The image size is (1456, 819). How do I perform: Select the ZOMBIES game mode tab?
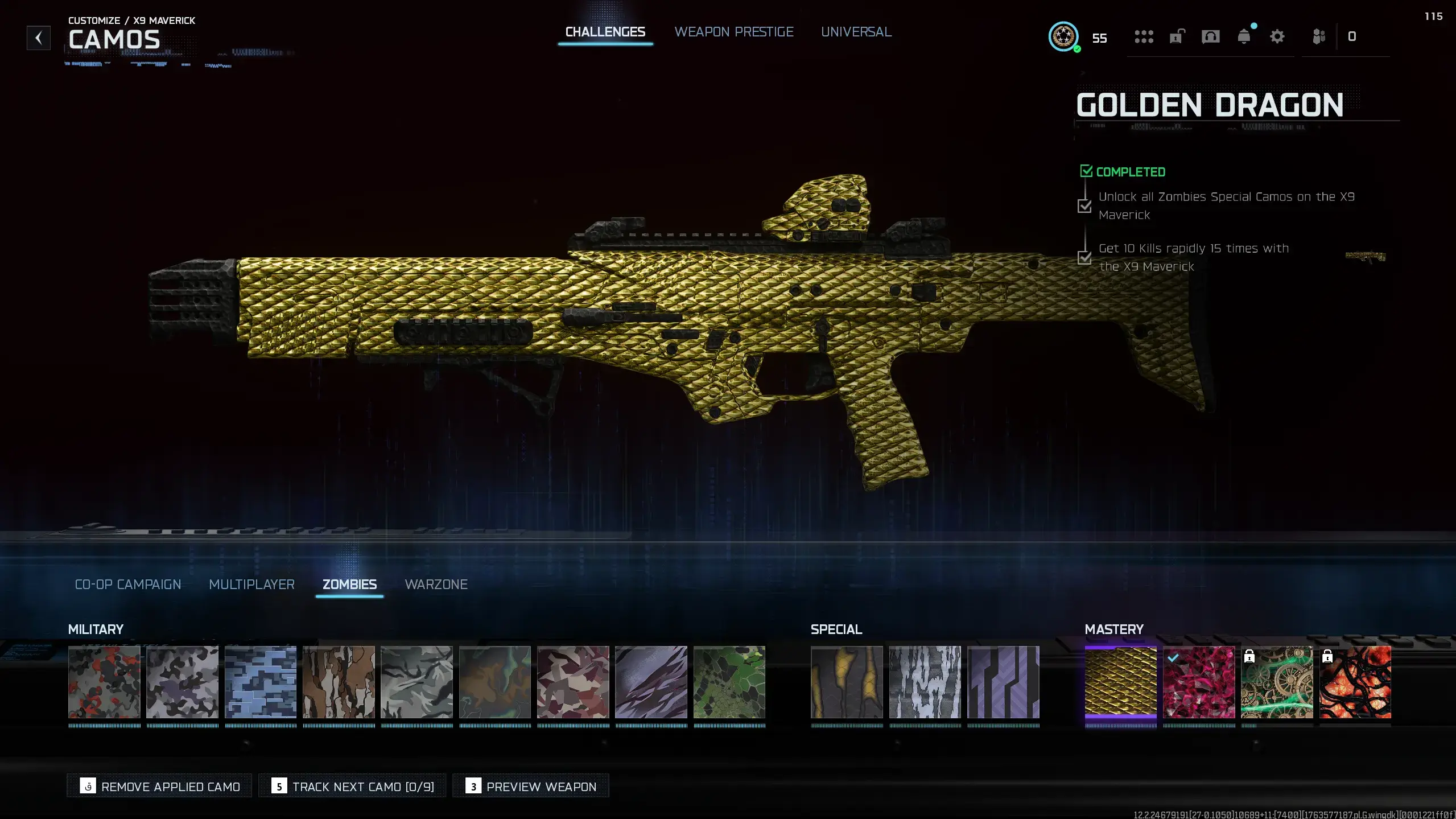(x=349, y=585)
